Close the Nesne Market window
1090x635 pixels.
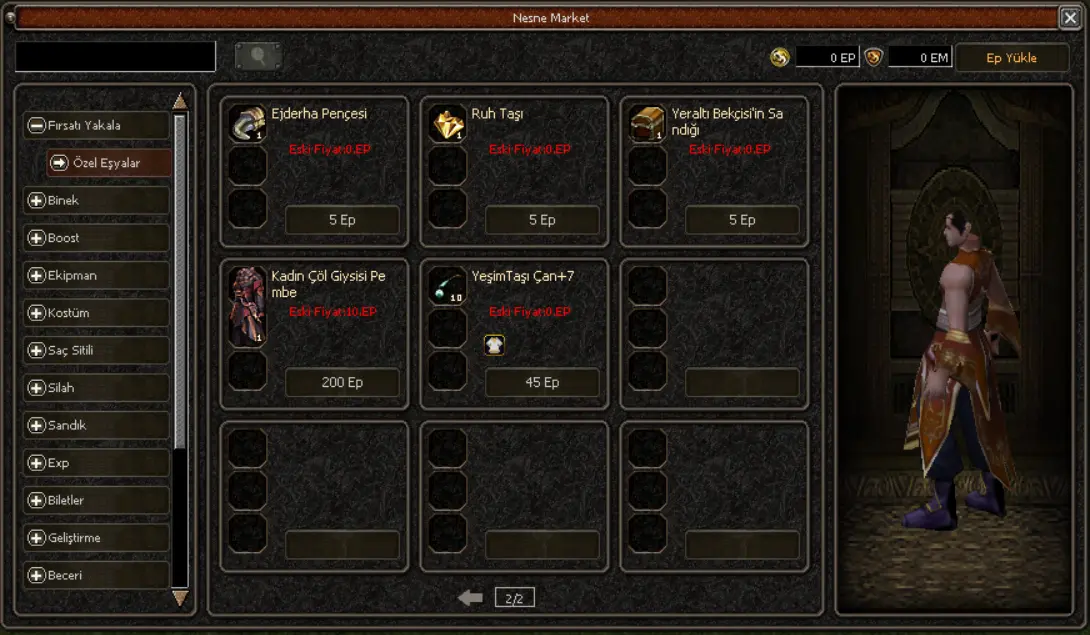[1069, 17]
